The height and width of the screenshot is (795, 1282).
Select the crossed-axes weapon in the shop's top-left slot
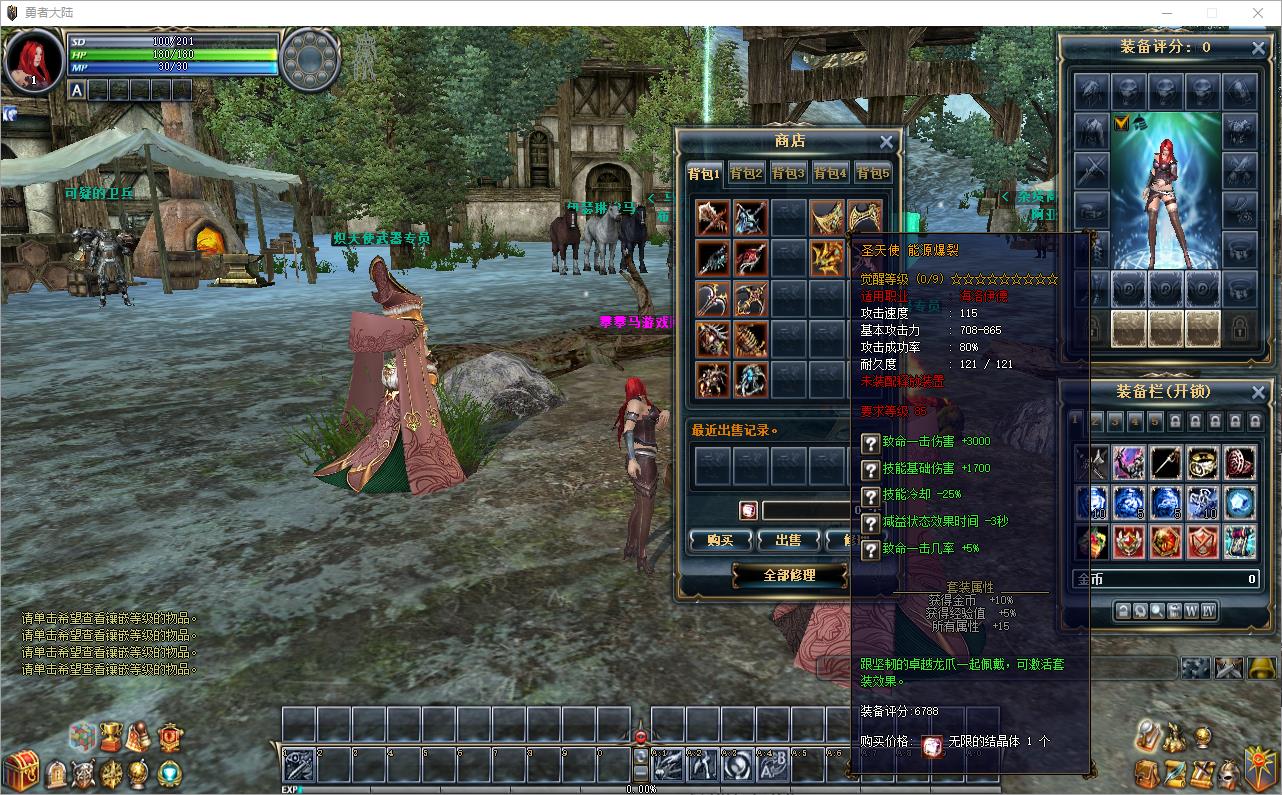click(713, 217)
